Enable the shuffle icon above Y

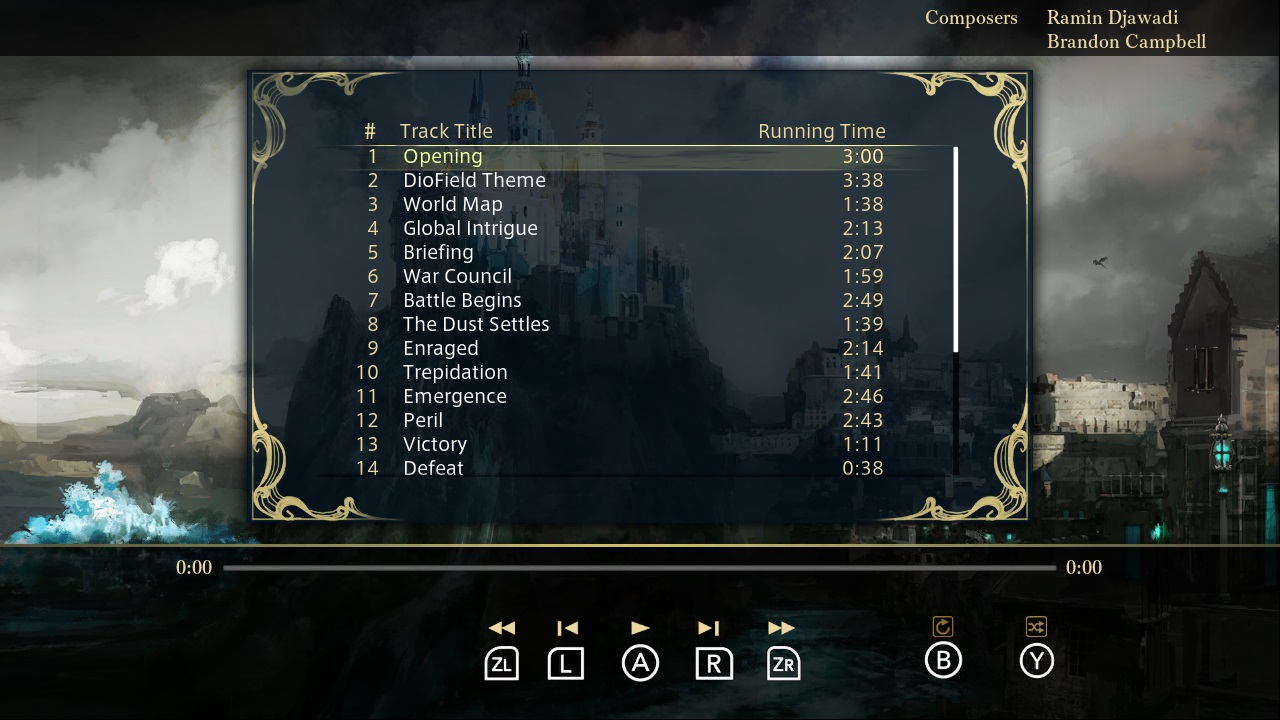[x=1036, y=625]
